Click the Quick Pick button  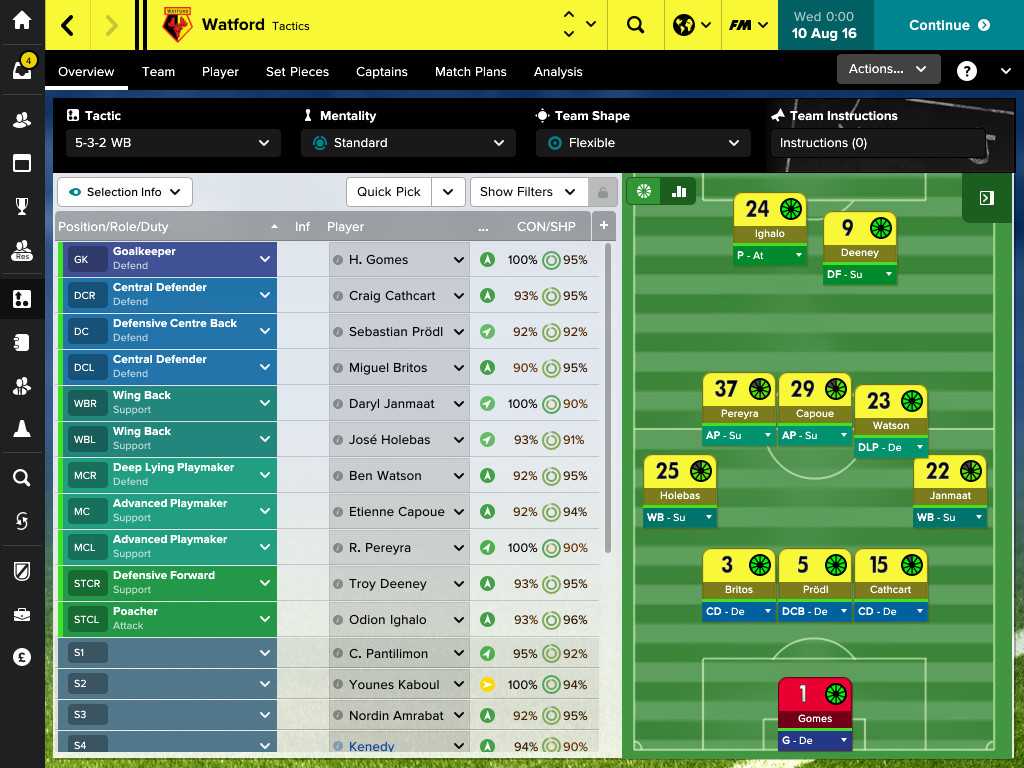389,192
